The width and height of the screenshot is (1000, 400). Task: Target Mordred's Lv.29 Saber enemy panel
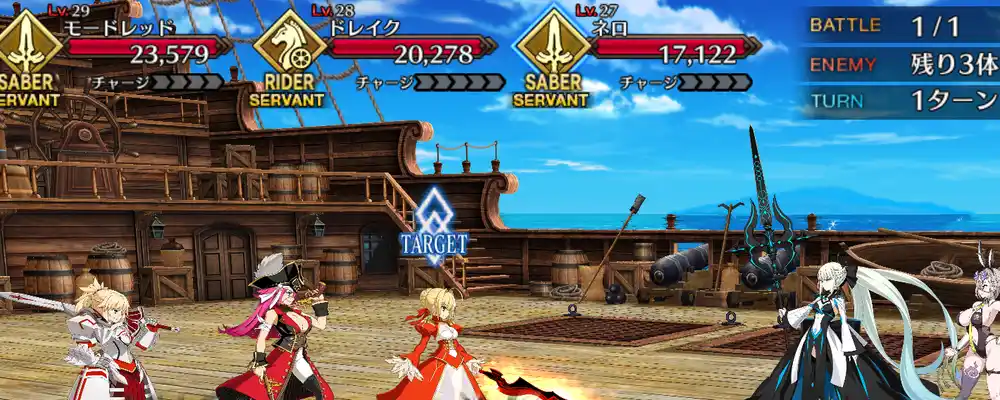pos(120,50)
